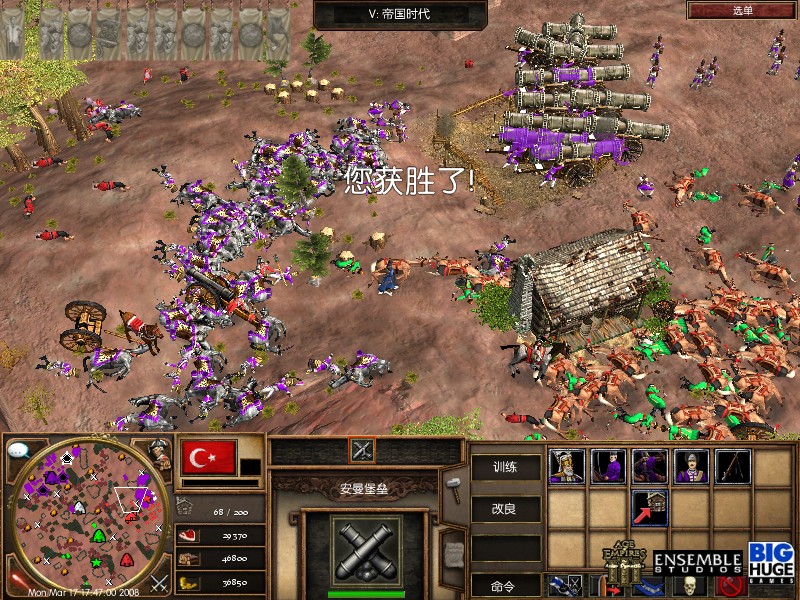Click the crossed swords icon on the minimap
Screen dimensions: 800x600
tap(158, 581)
